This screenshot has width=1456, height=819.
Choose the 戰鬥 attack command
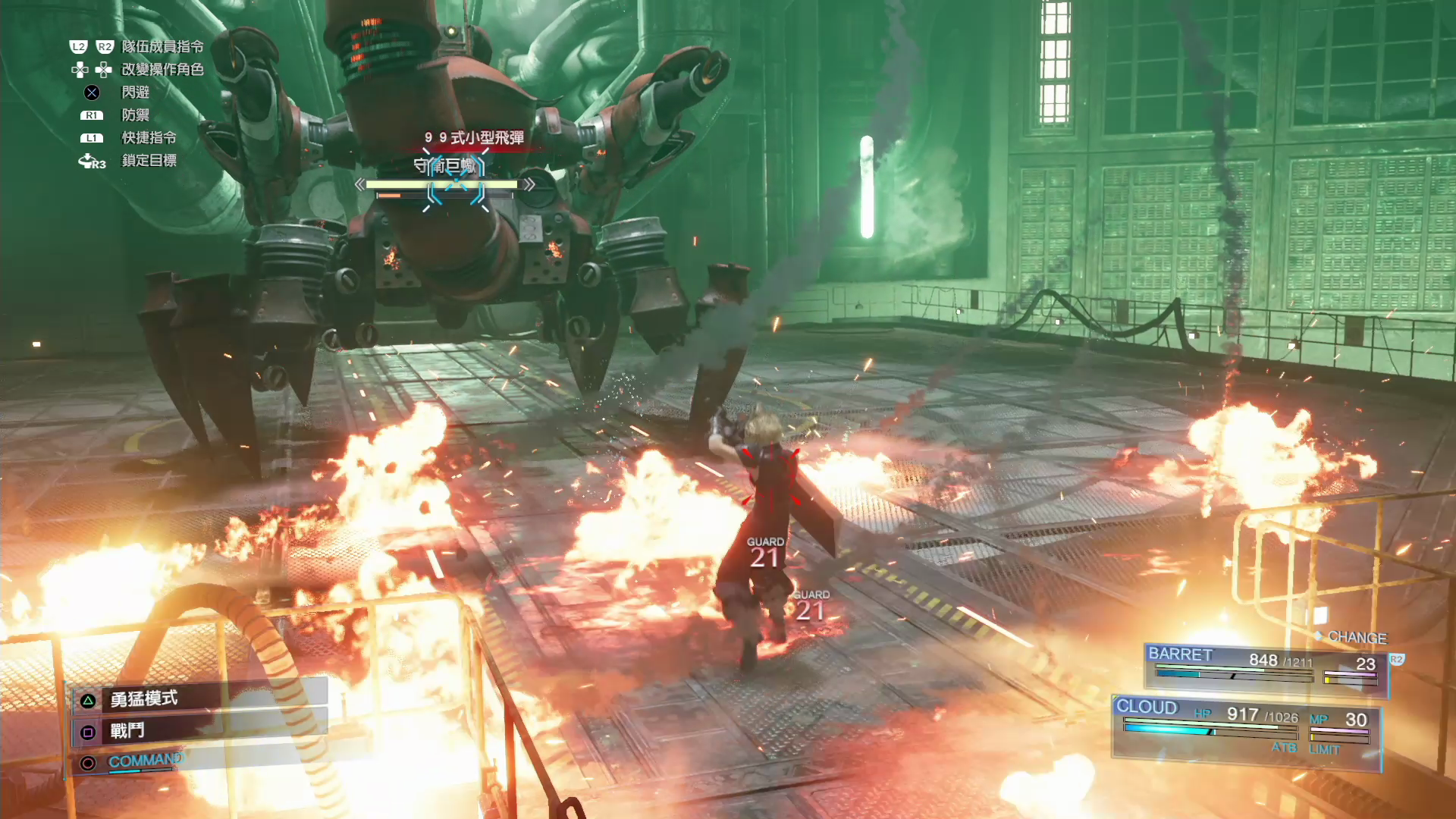click(x=199, y=731)
